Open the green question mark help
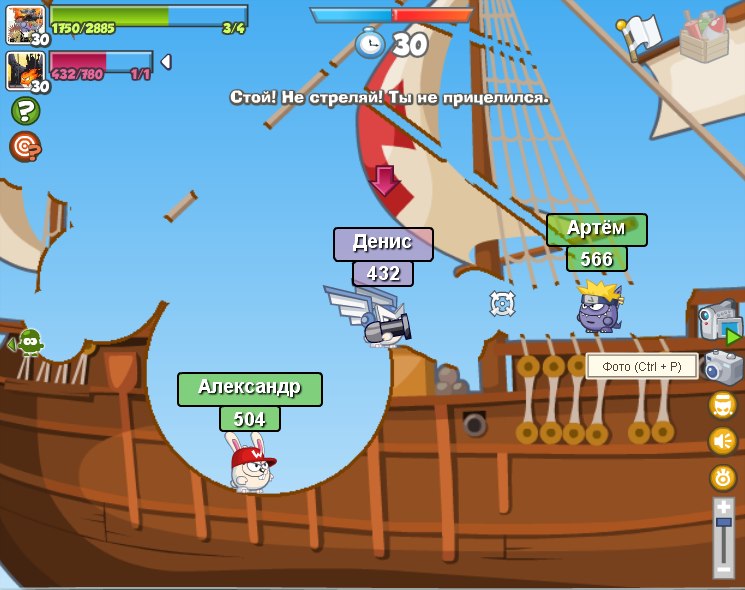The image size is (745, 590). pyautogui.click(x=25, y=110)
